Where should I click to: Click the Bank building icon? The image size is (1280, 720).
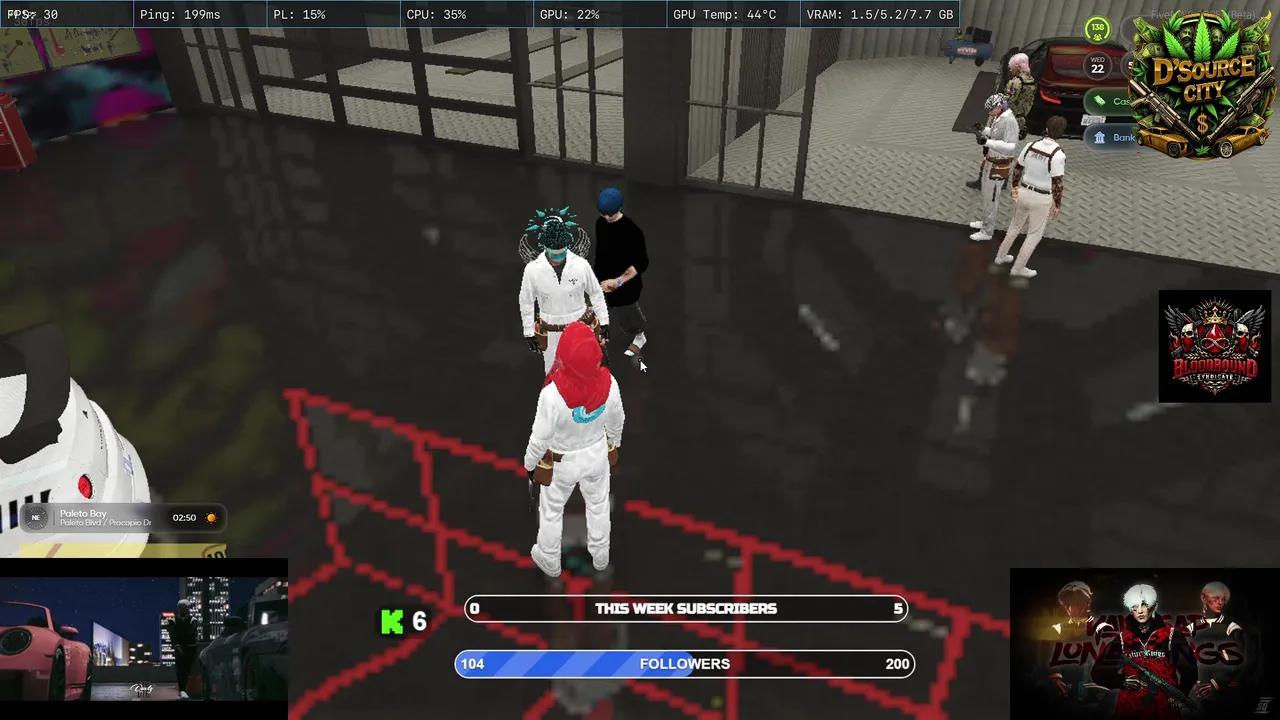coord(1100,136)
